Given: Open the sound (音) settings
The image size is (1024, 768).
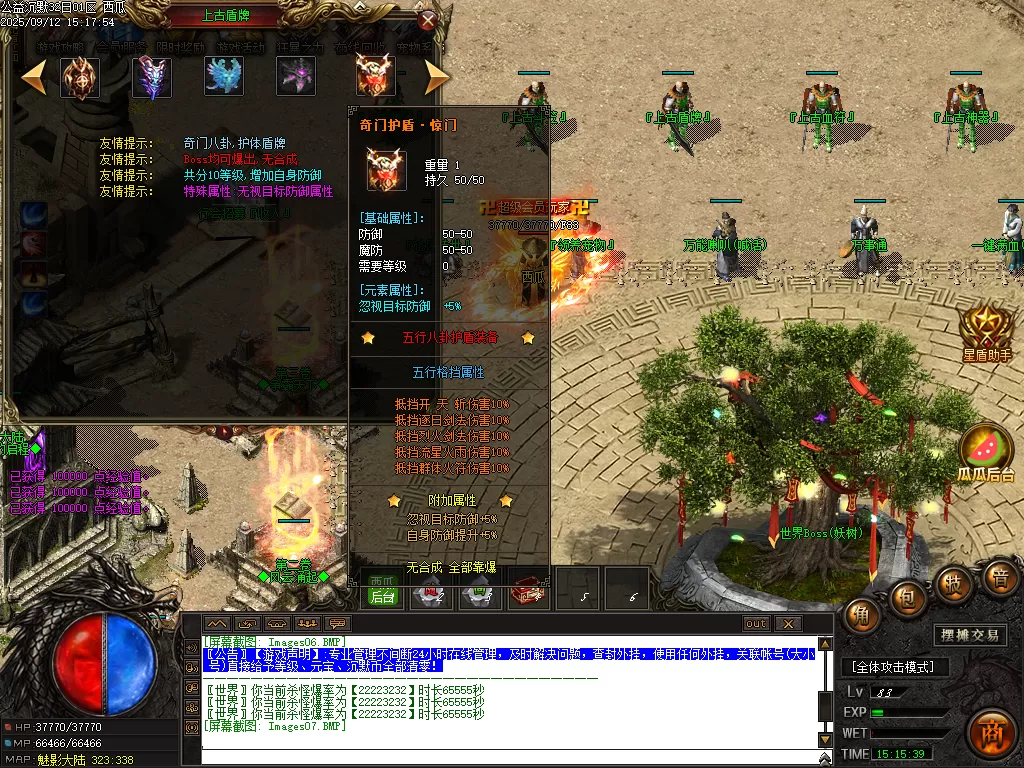Looking at the screenshot, I should tap(998, 578).
